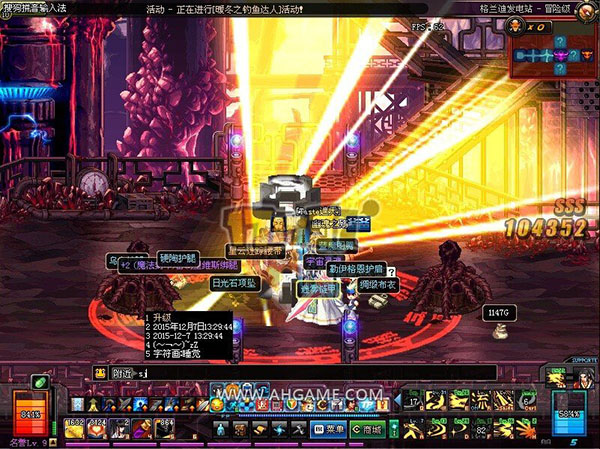Screen dimensions: 600x449
Task: Focus the 附近 chat input box
Action: 300,372
